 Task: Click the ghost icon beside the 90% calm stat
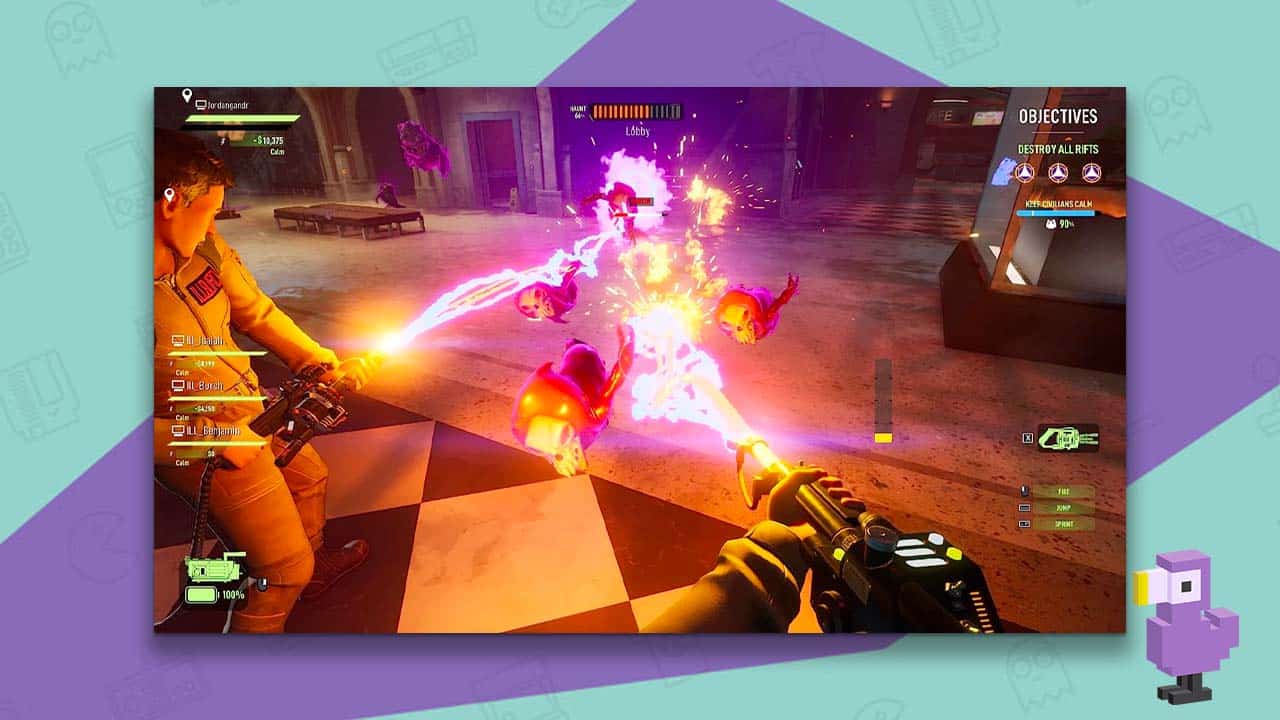tap(1051, 223)
